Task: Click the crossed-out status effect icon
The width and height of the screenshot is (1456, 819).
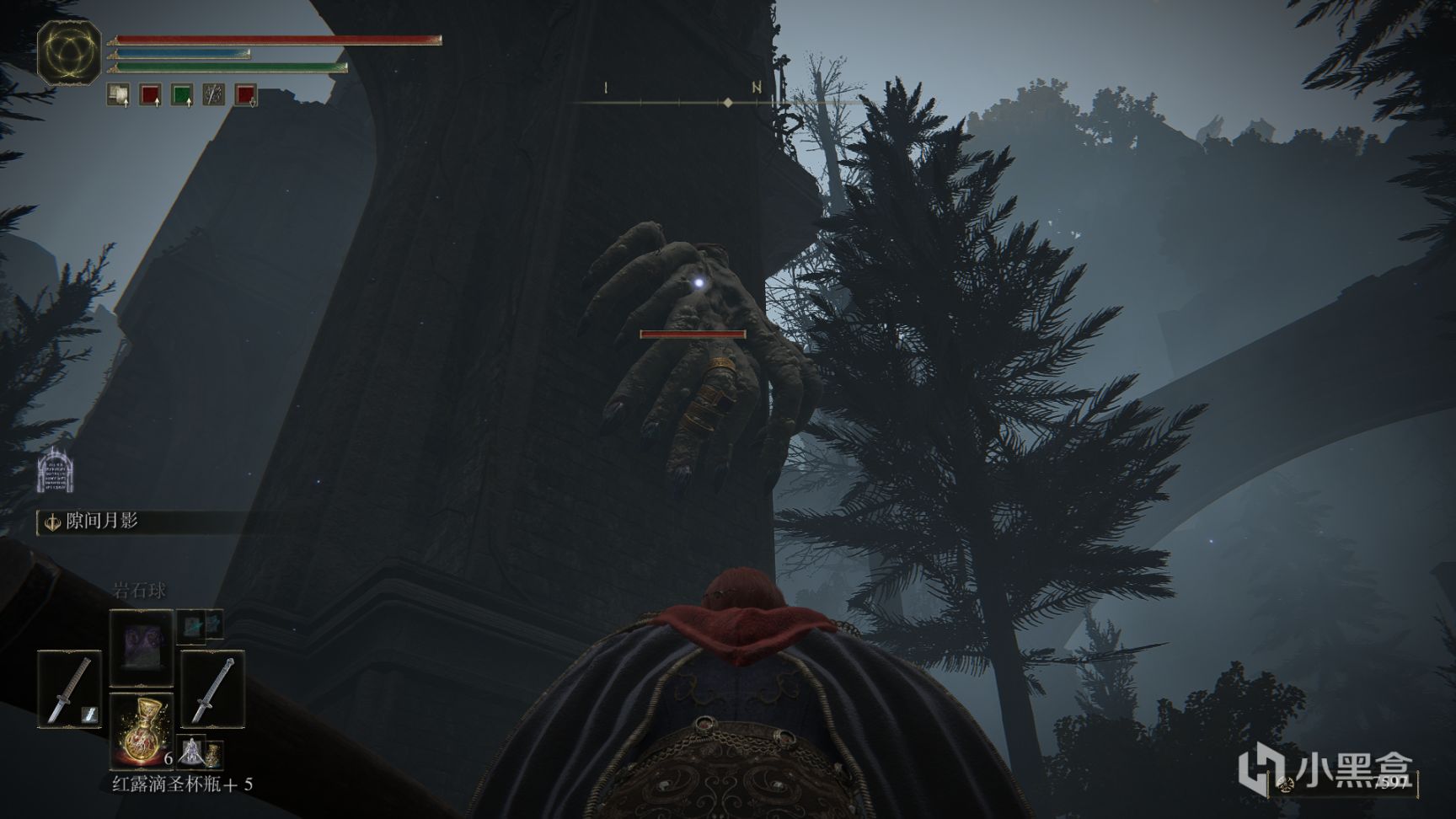Action: [x=214, y=94]
